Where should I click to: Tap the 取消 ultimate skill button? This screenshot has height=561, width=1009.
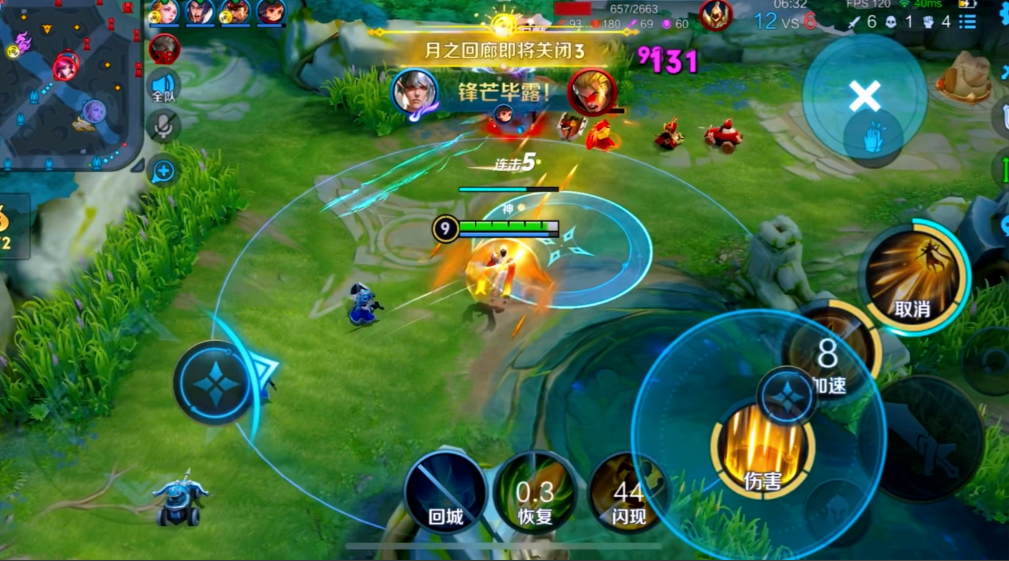tap(912, 277)
